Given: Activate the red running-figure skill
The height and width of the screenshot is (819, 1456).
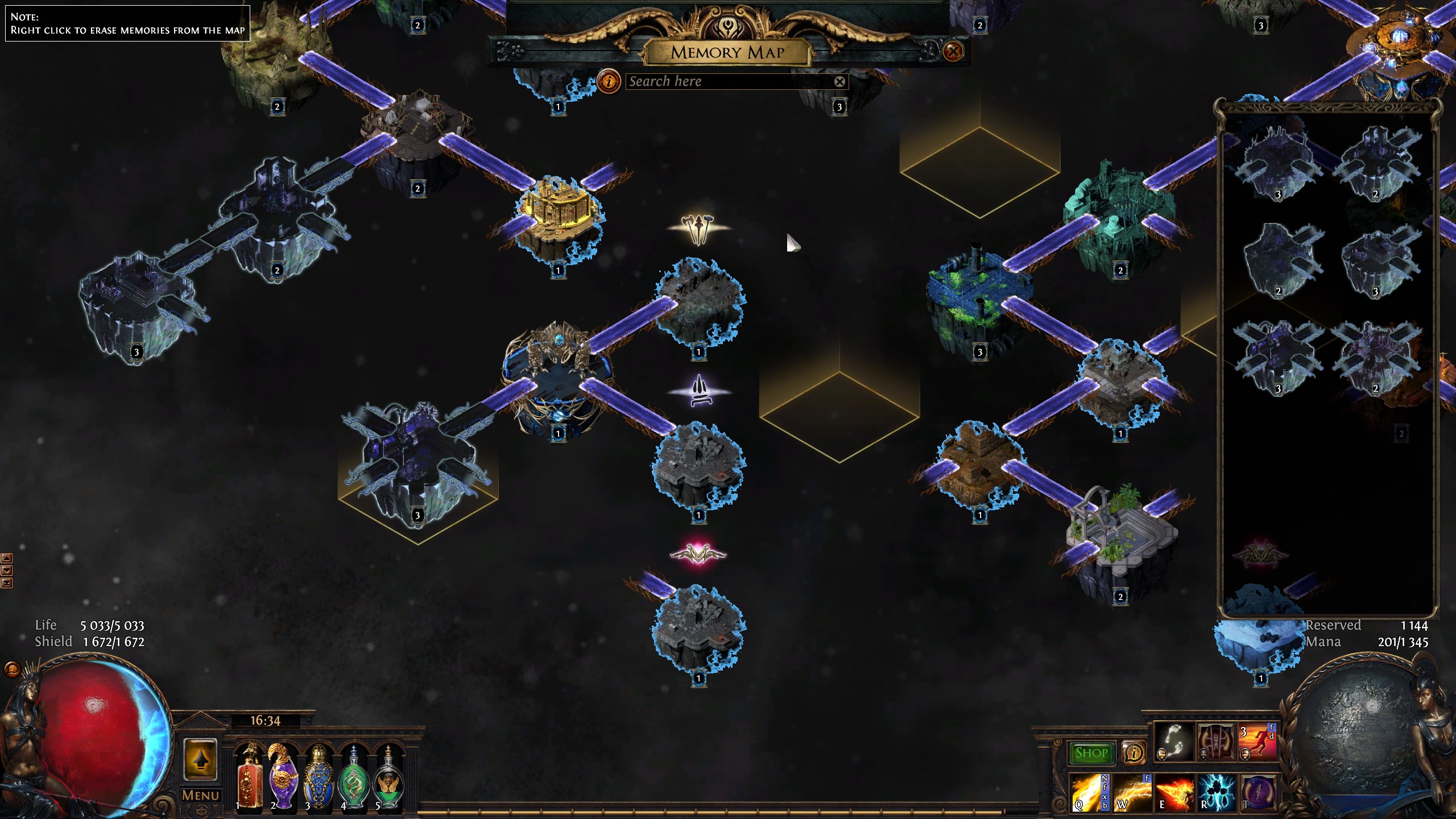Looking at the screenshot, I should click(1258, 742).
